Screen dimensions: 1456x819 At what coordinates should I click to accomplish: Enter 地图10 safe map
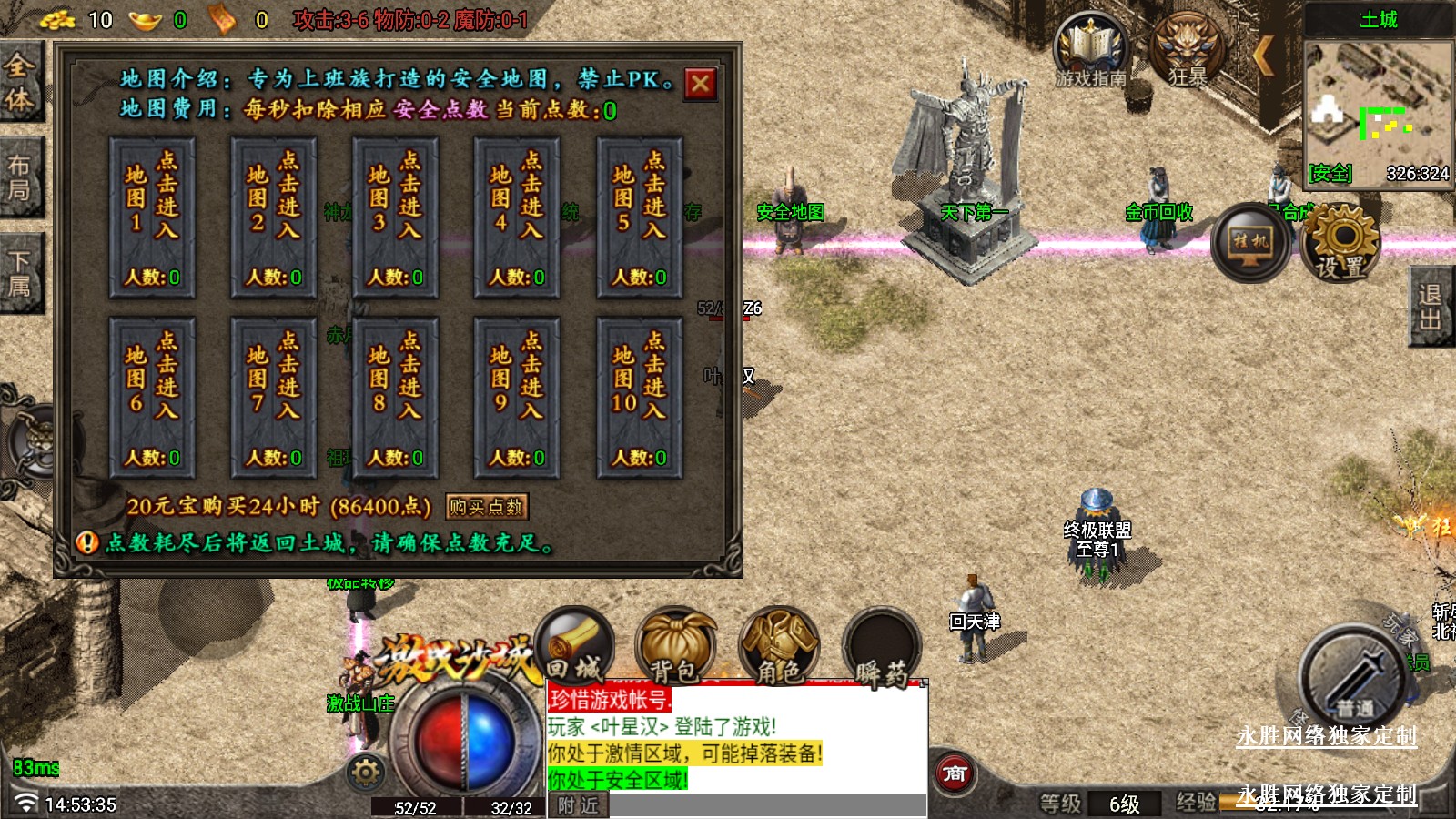[639, 398]
